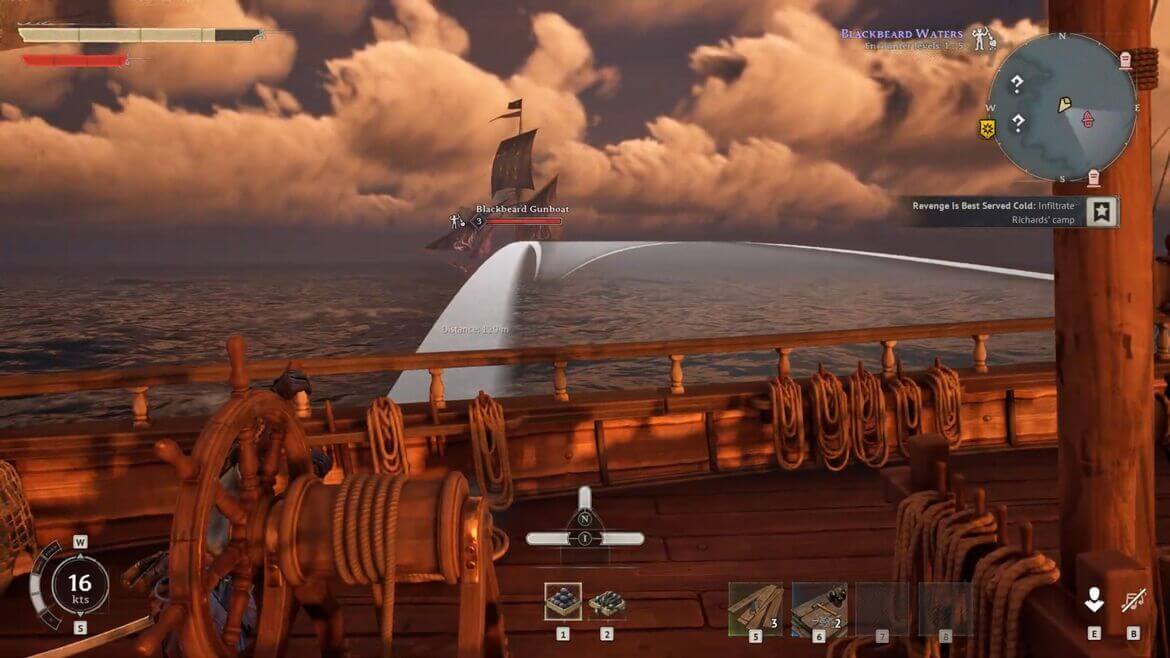Click the 16 kts speed gauge
Screen dimensions: 1170x658
79,584
